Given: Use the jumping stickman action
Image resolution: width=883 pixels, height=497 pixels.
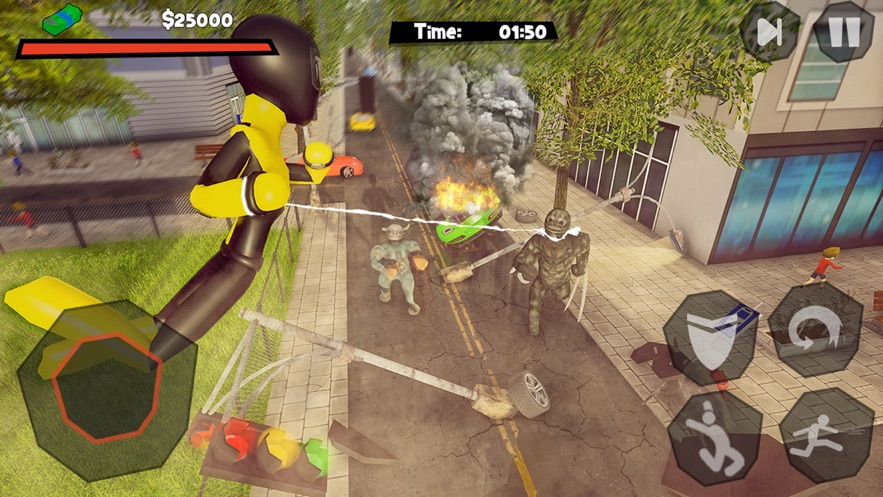Looking at the screenshot, I should coord(714,436).
